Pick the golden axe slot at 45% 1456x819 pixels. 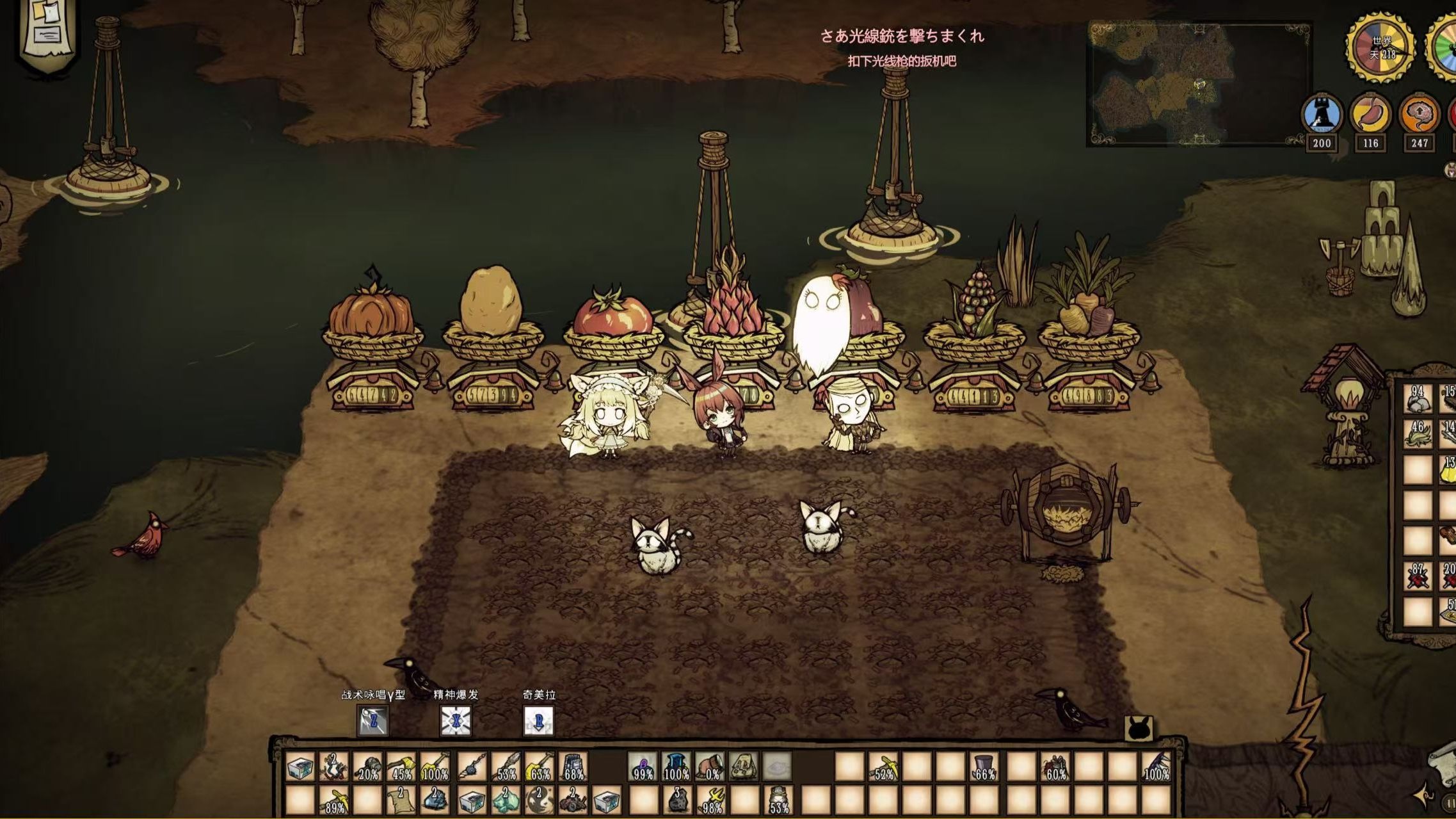(x=401, y=766)
